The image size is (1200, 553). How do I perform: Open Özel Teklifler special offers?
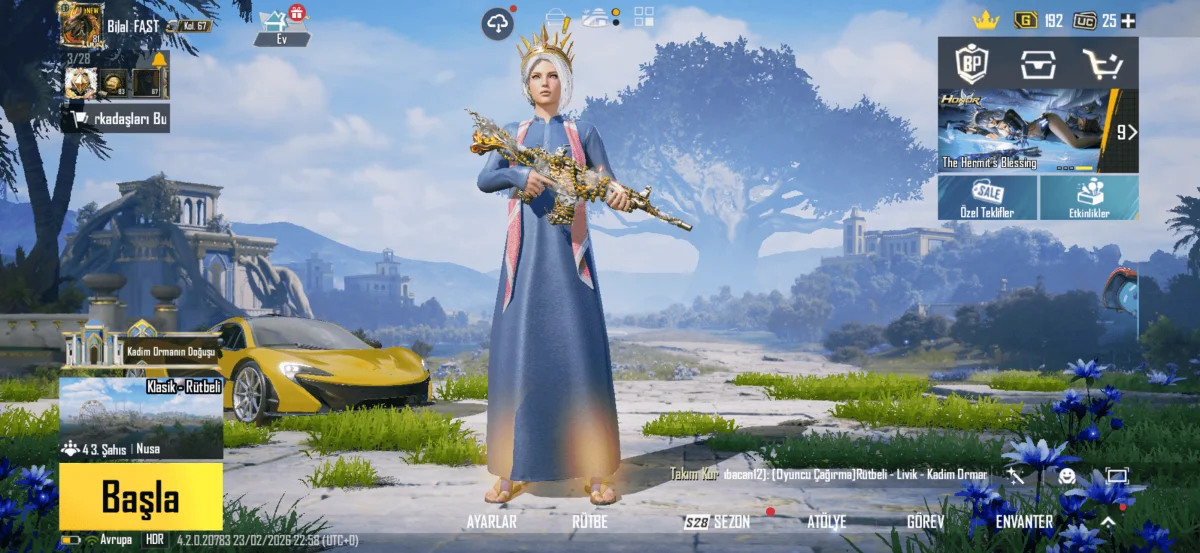(988, 198)
